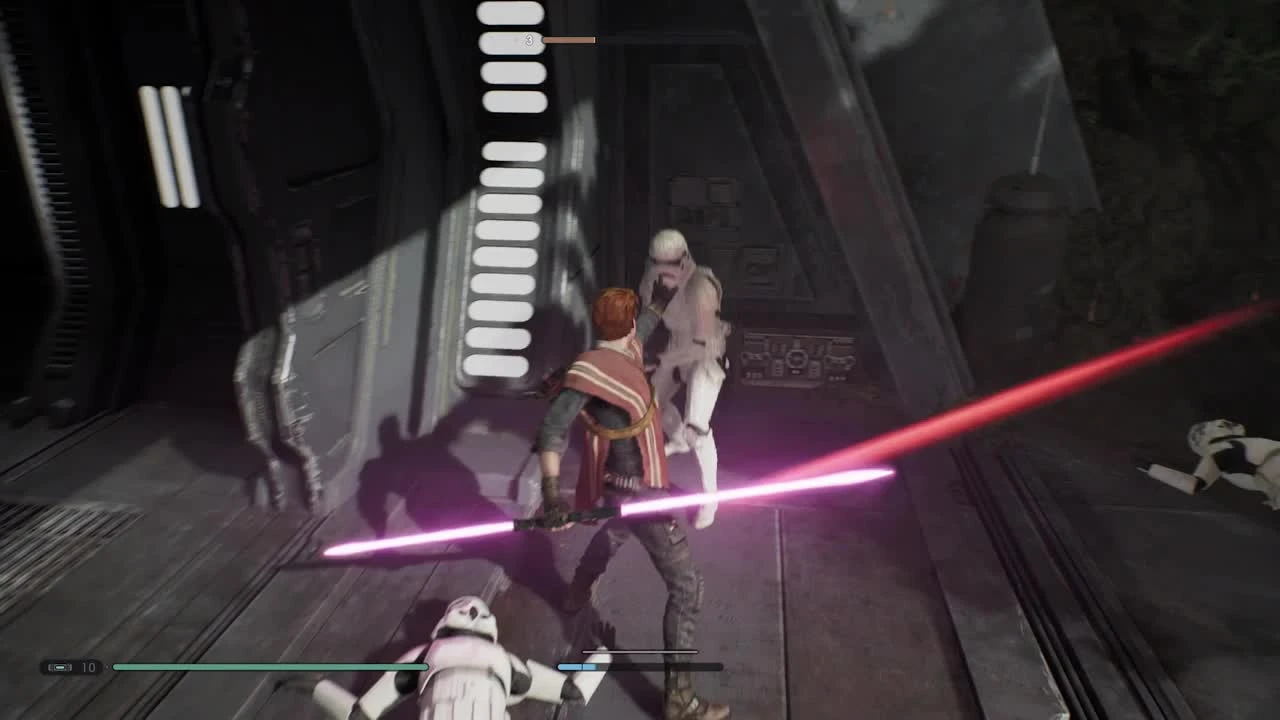This screenshot has width=1280, height=720.
Task: Click the enemy stim counter showing 3
Action: [528, 39]
